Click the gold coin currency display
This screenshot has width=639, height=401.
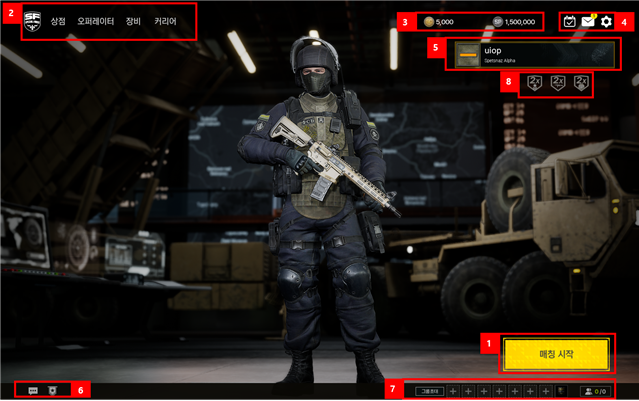(x=438, y=21)
